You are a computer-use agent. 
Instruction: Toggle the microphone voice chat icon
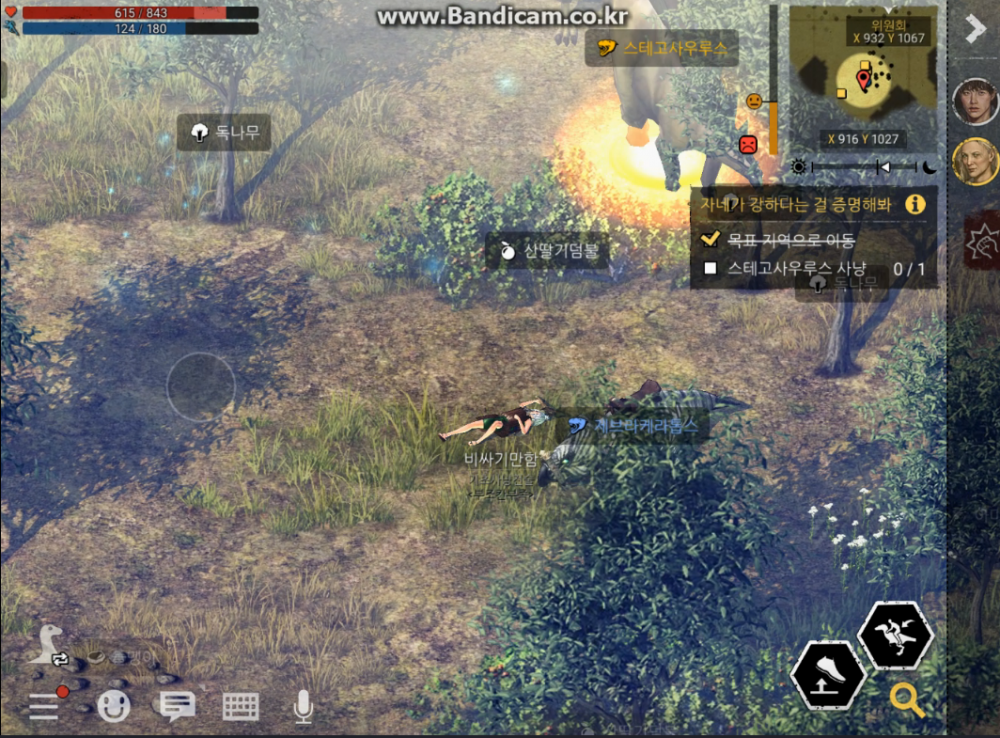303,706
